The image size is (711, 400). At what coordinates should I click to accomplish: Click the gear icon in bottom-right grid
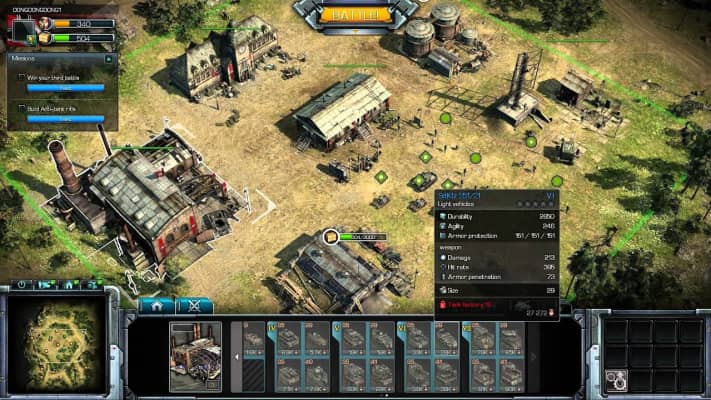pyautogui.click(x=616, y=379)
